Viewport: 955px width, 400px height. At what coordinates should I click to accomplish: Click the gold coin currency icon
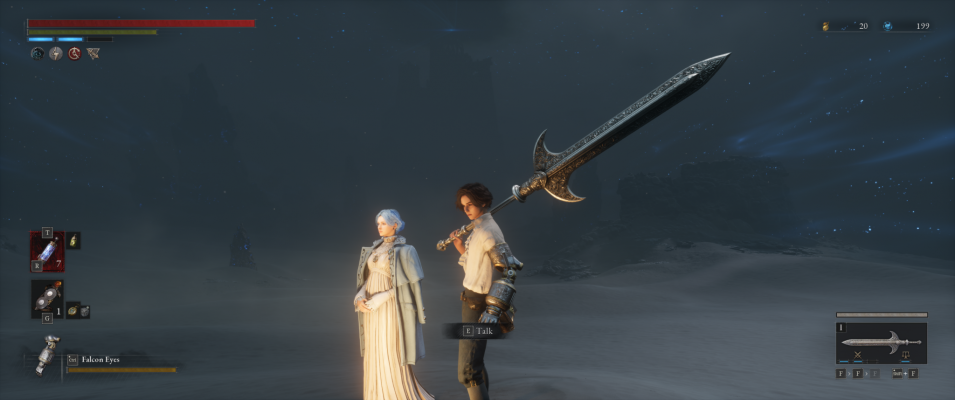tap(826, 26)
